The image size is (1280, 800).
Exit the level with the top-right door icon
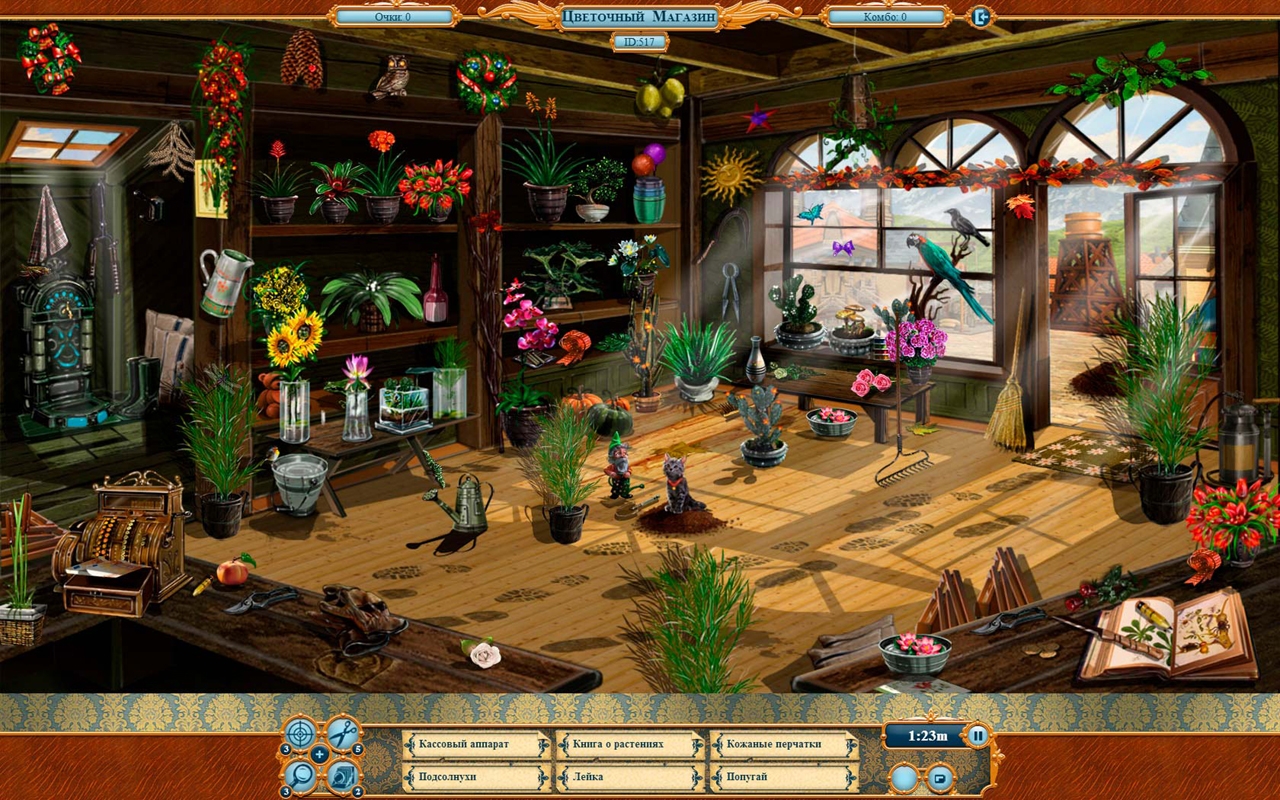[981, 16]
